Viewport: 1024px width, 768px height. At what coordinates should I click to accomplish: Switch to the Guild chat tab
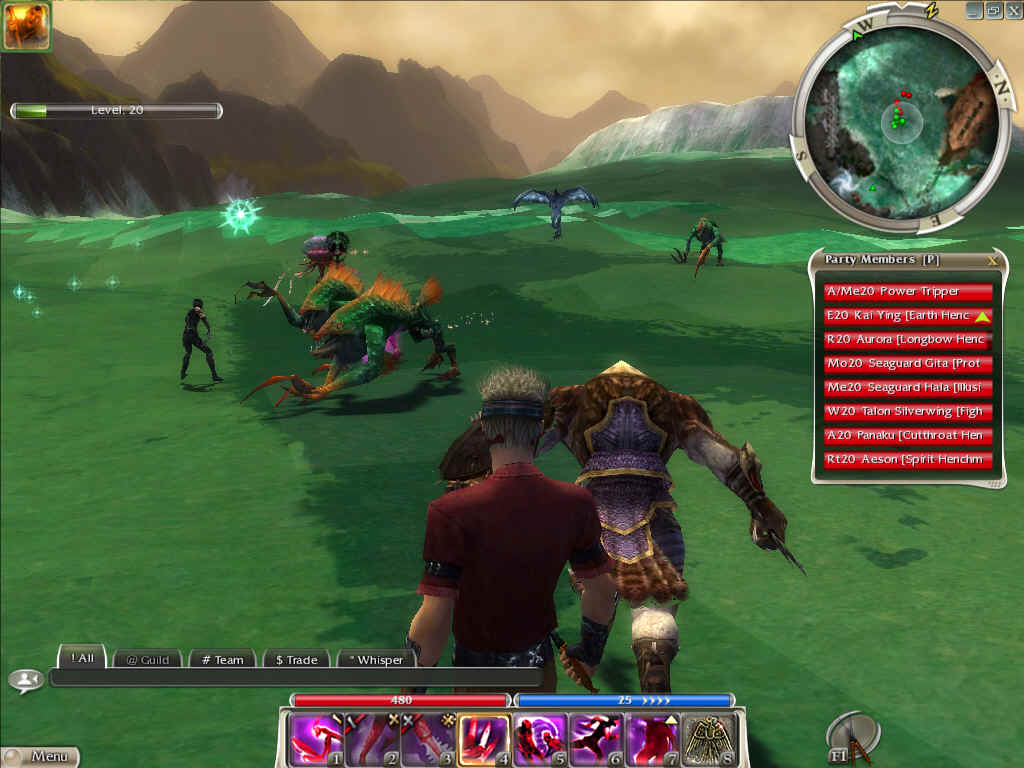coord(147,659)
